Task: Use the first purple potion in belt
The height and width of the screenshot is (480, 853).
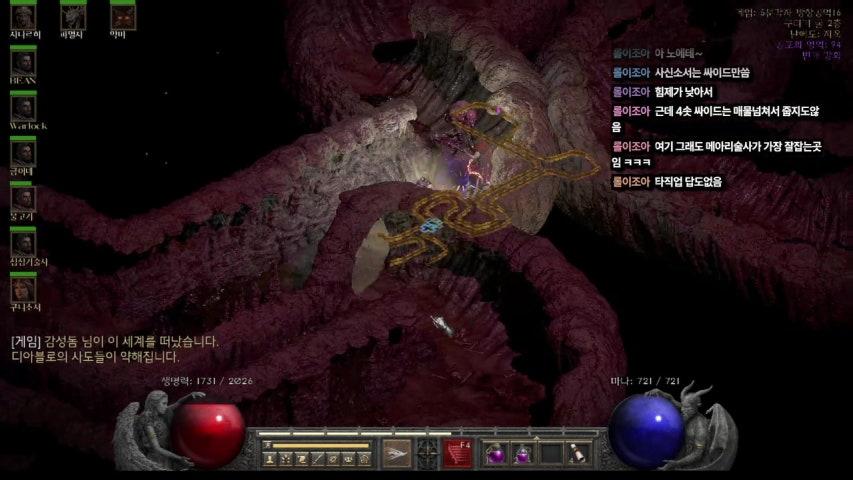Action: coord(497,455)
